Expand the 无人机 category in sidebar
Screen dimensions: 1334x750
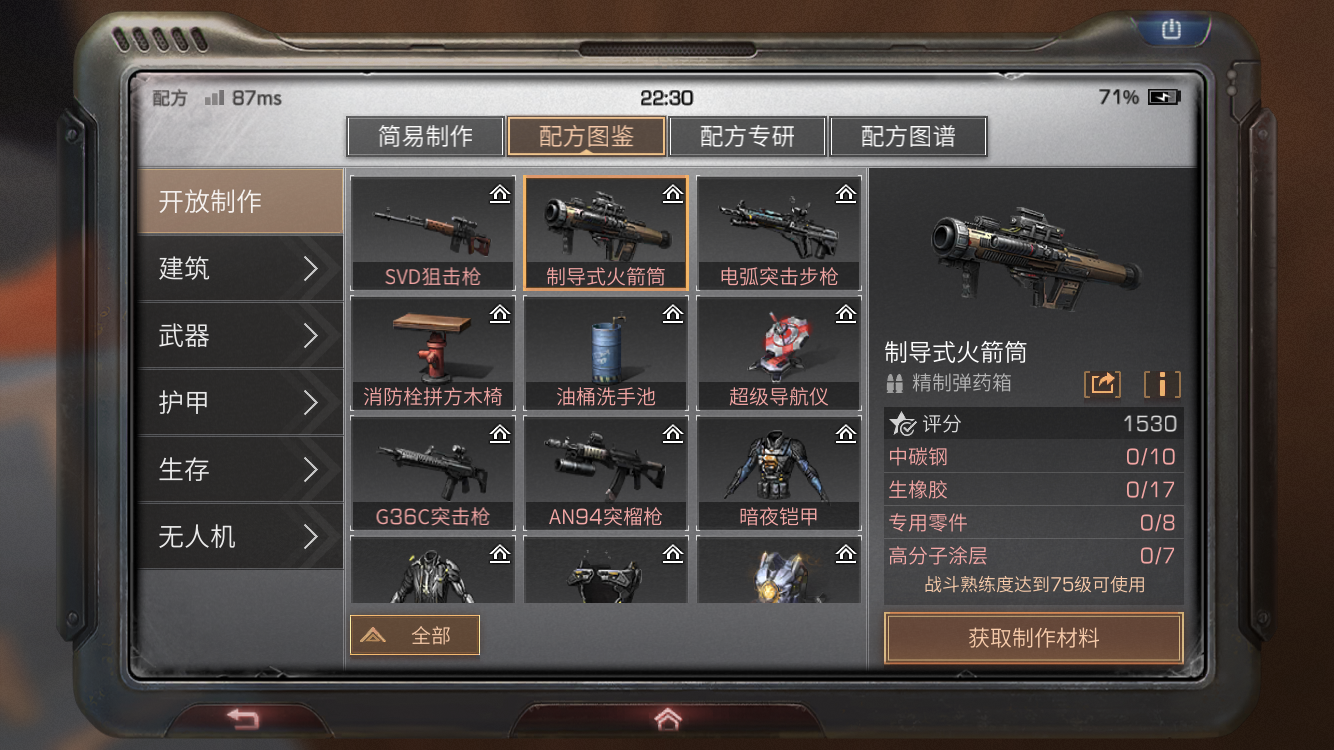click(x=240, y=537)
